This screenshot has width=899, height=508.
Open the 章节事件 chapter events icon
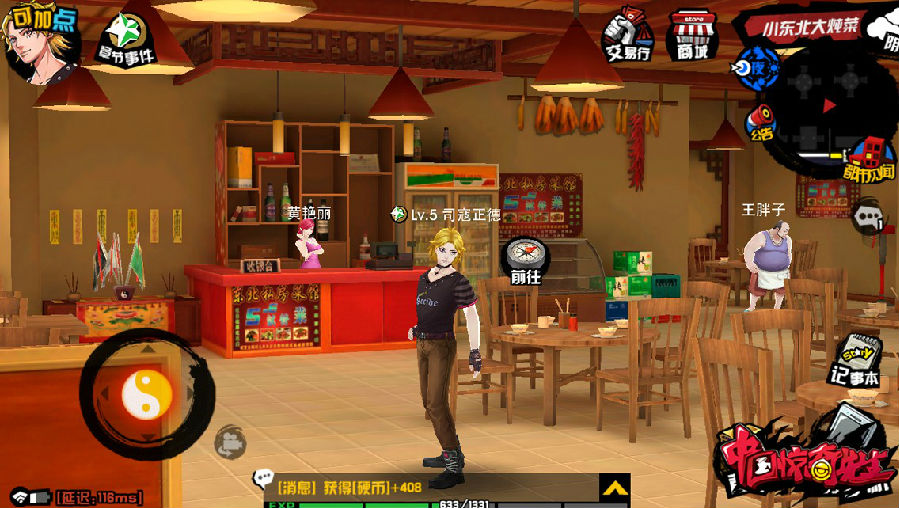pos(125,38)
